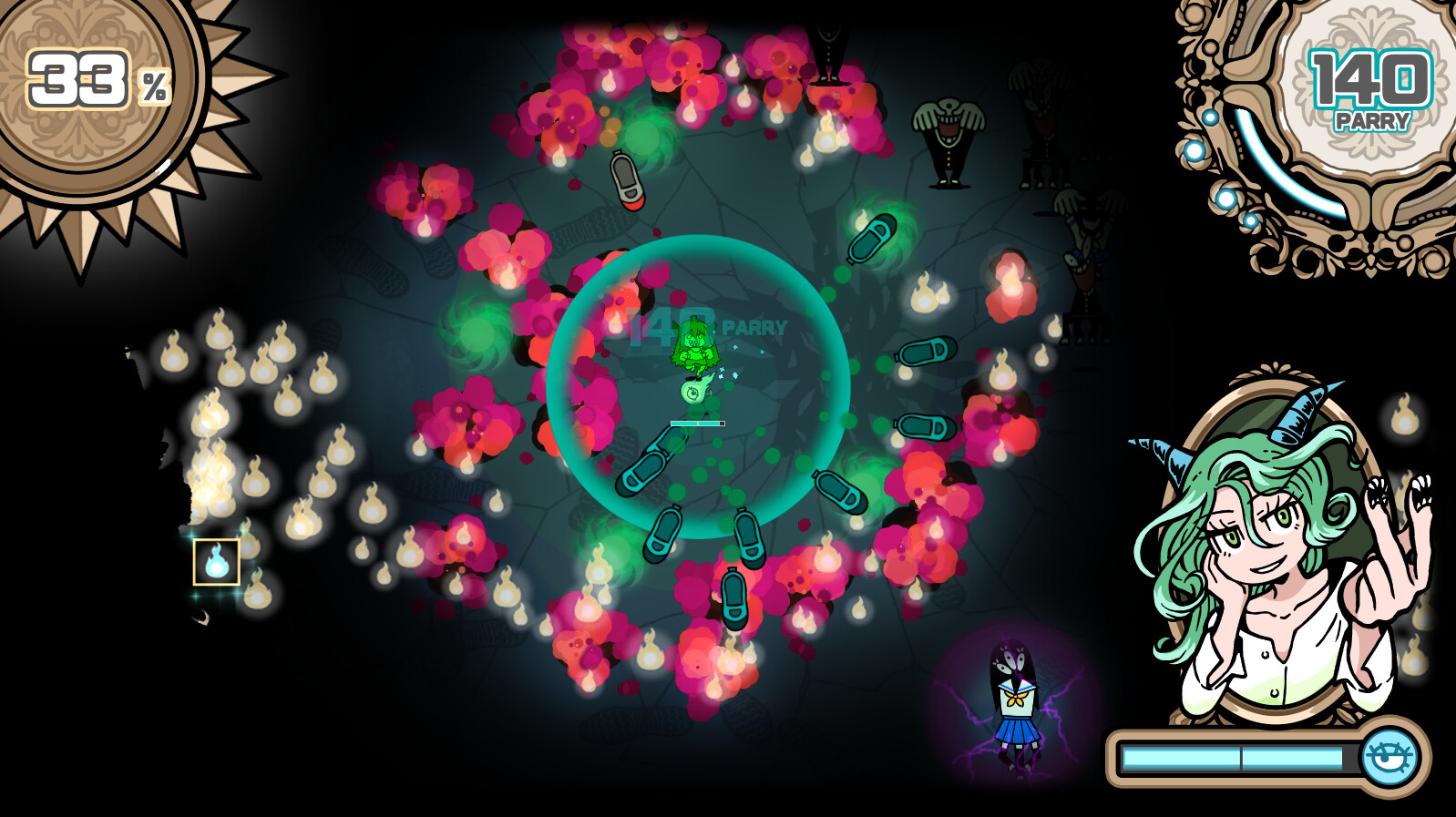Click the highlighted blue flame pickup
The width and height of the screenshot is (1456, 817).
tap(216, 561)
